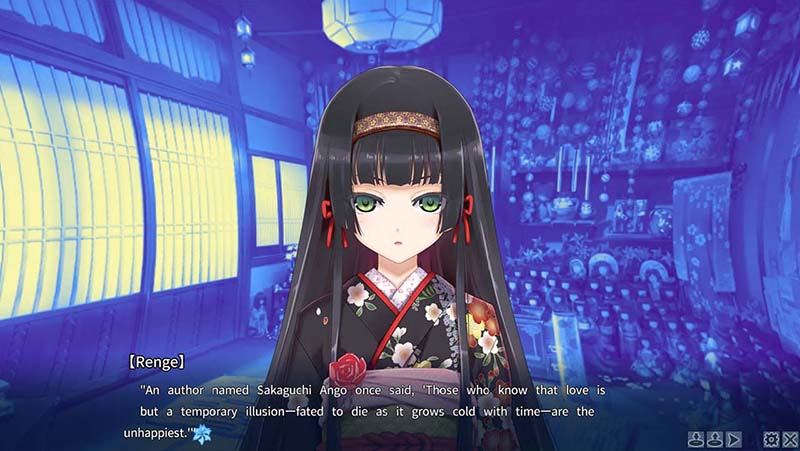
Task: Hide the dialogue box with the X button
Action: point(788,438)
